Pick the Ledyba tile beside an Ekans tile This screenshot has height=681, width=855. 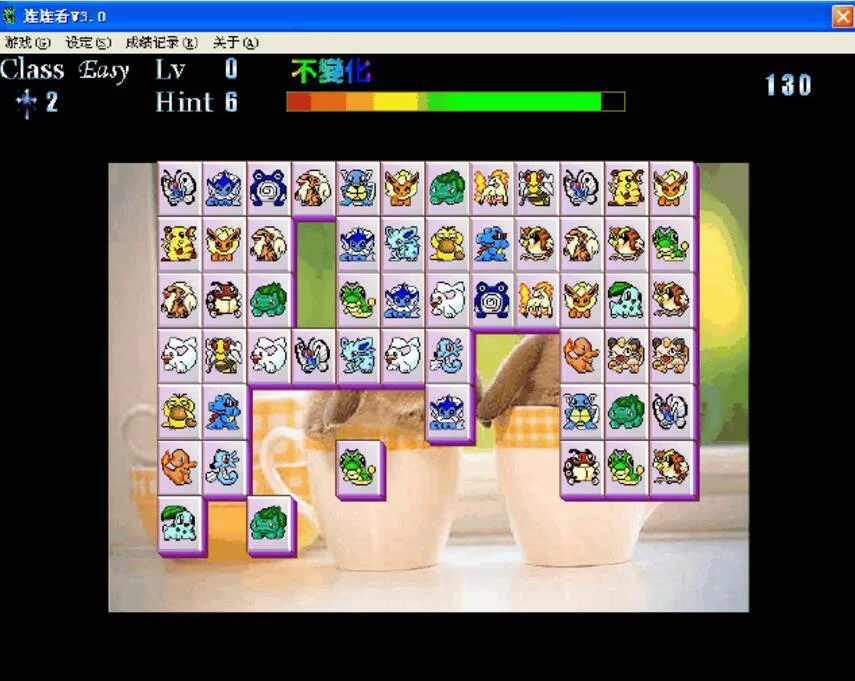(581, 465)
